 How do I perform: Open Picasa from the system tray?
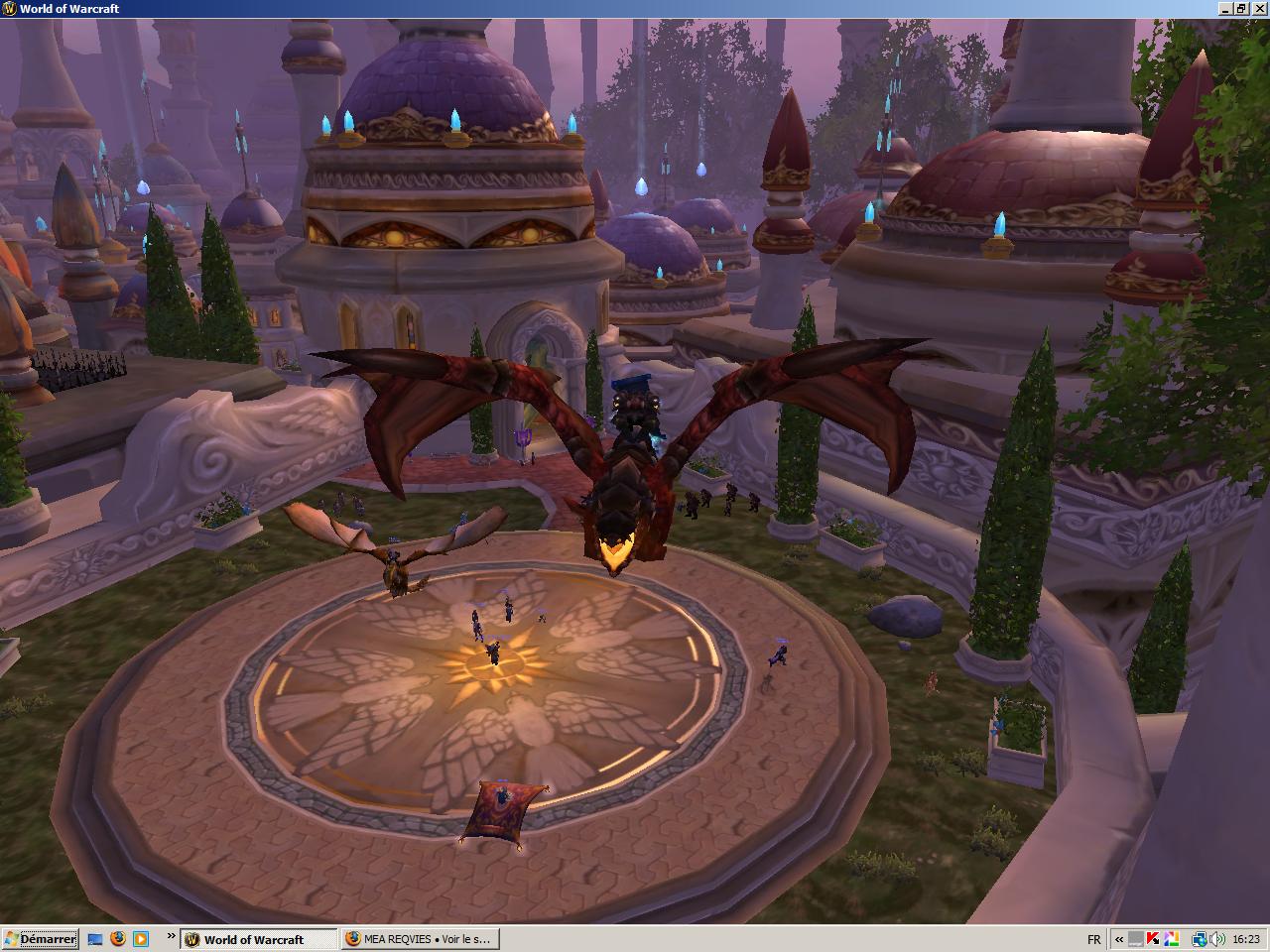(x=1172, y=939)
